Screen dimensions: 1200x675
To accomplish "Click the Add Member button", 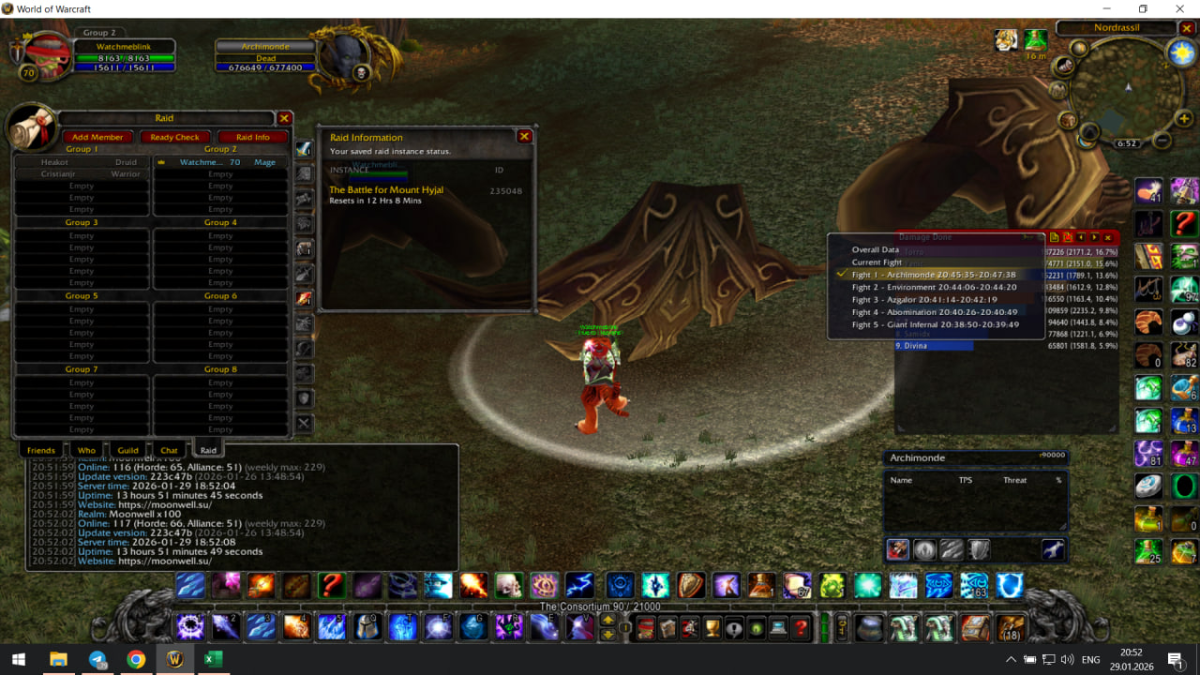I will click(x=97, y=137).
